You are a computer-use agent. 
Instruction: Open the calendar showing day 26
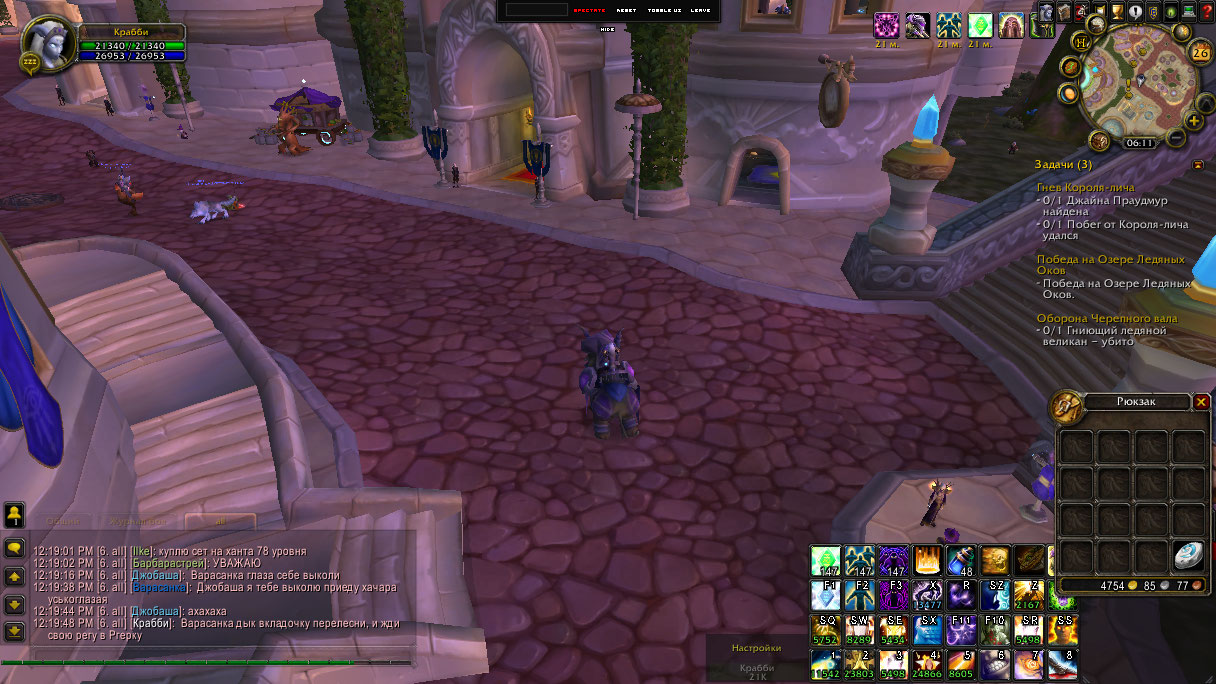click(1199, 53)
